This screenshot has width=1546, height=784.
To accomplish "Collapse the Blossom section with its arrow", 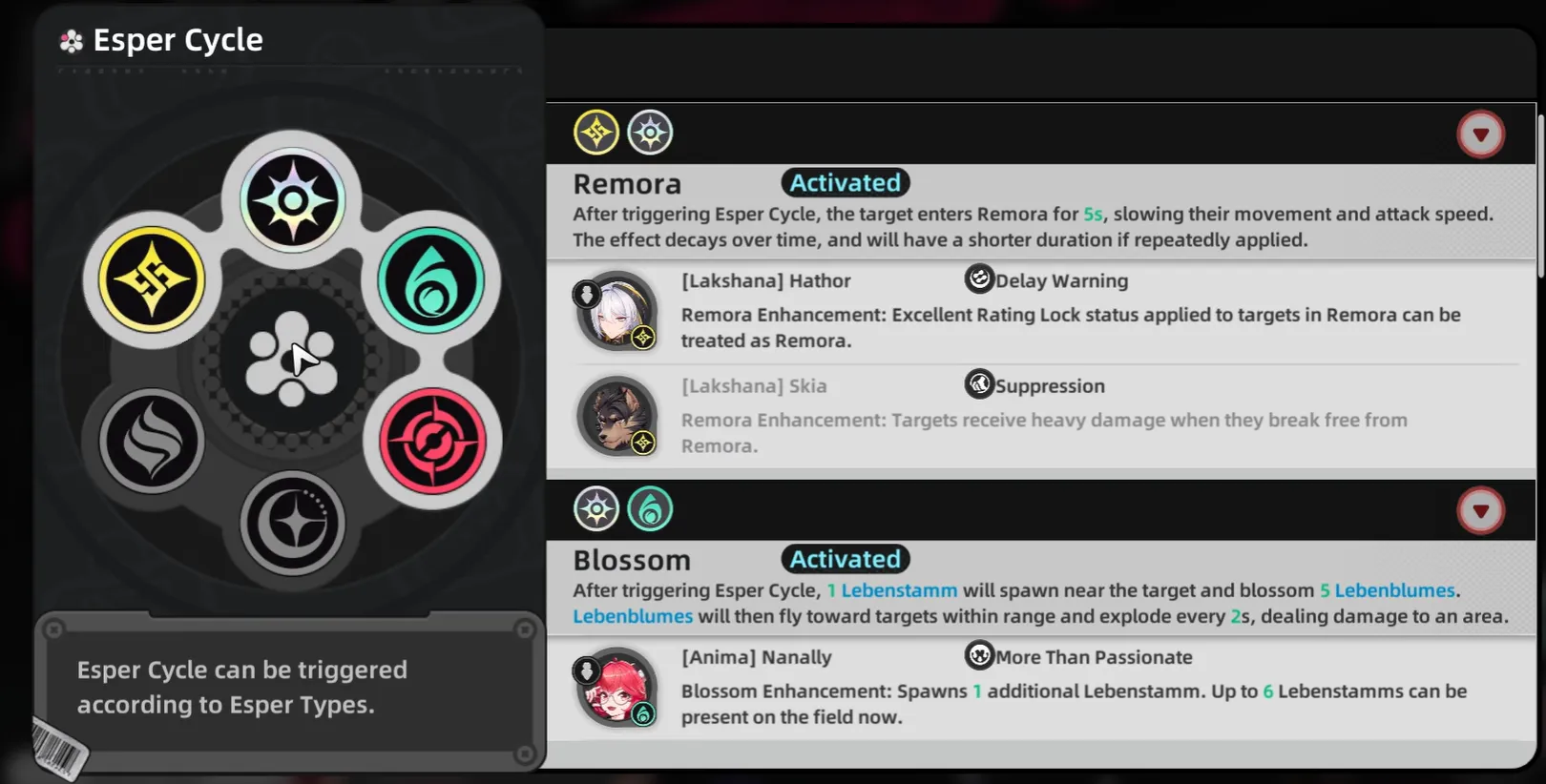I will [x=1480, y=511].
